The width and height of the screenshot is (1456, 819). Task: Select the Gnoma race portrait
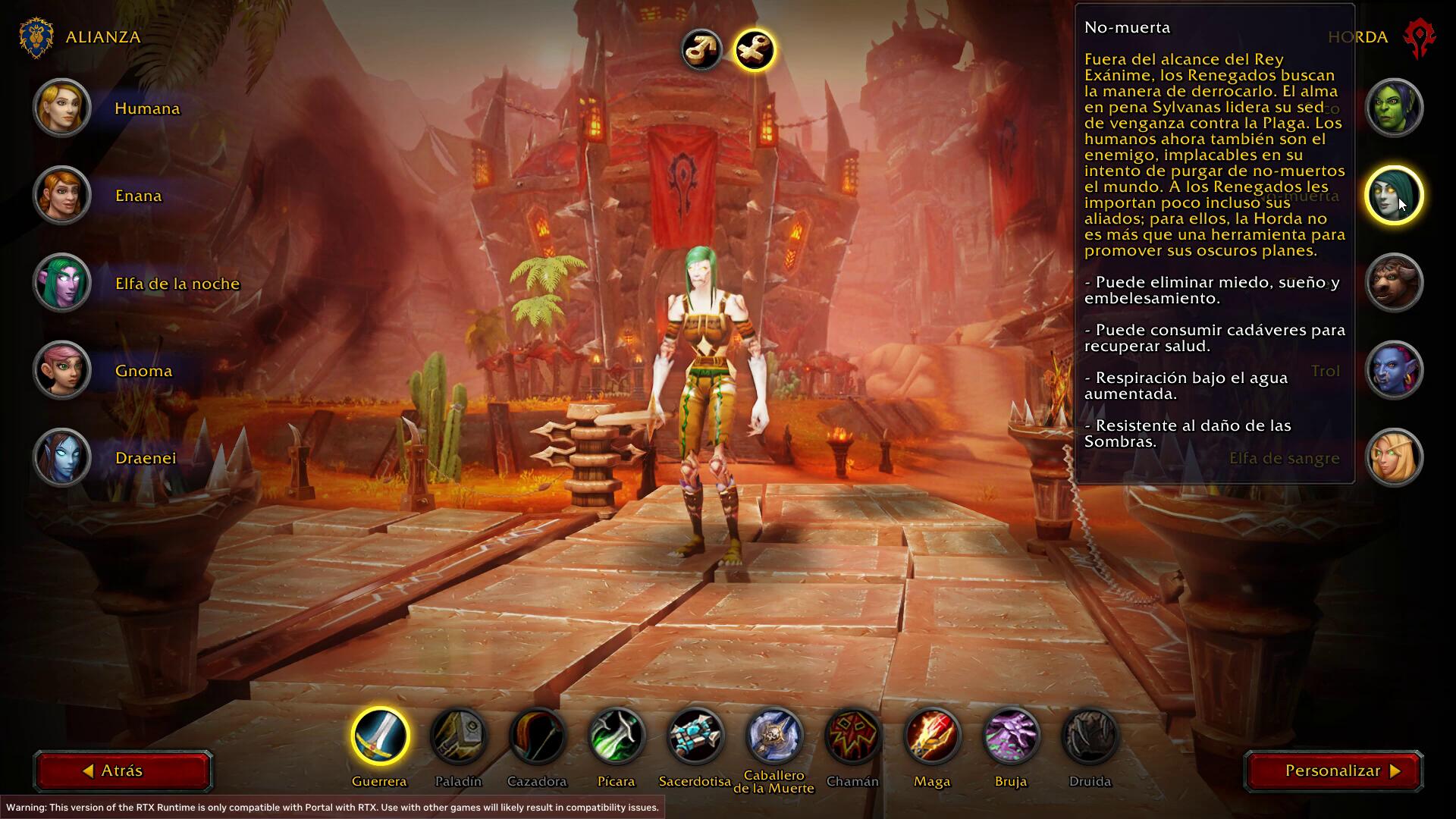click(62, 370)
